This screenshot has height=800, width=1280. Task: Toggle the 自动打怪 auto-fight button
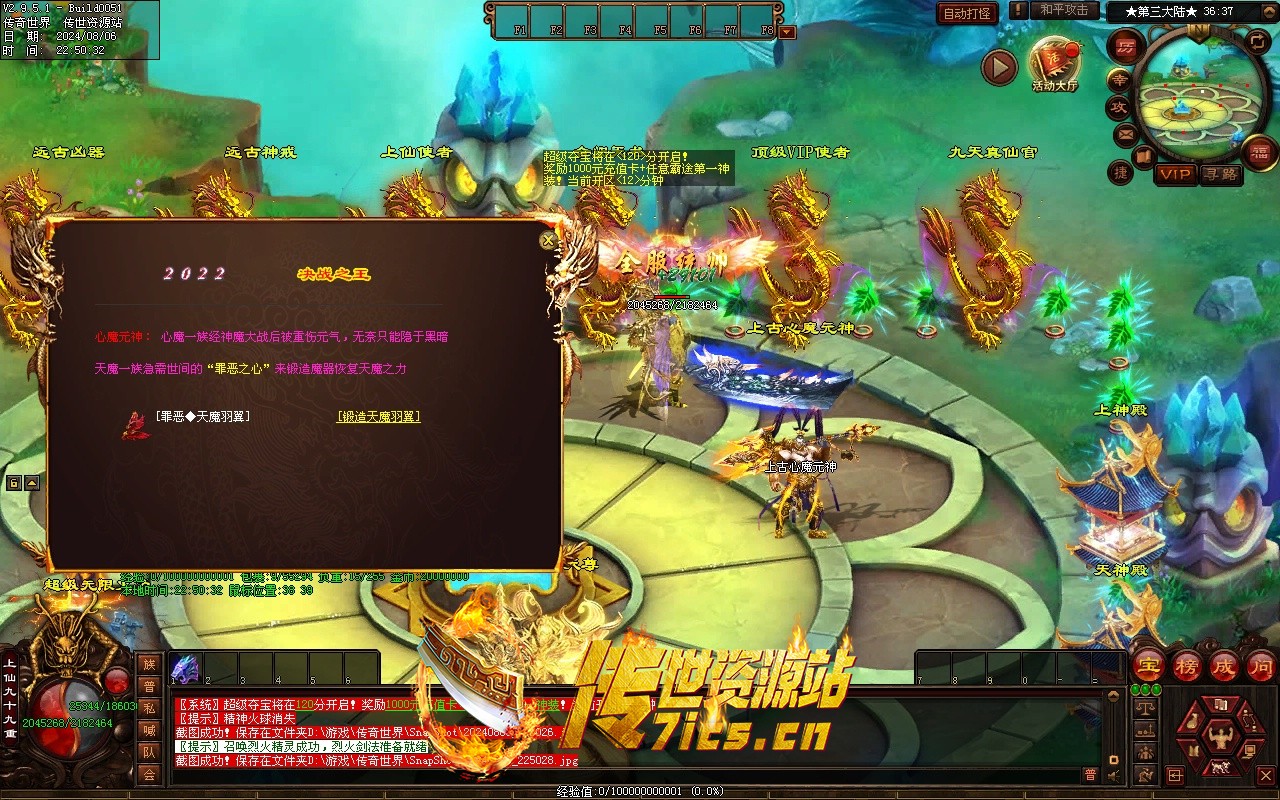pos(967,13)
